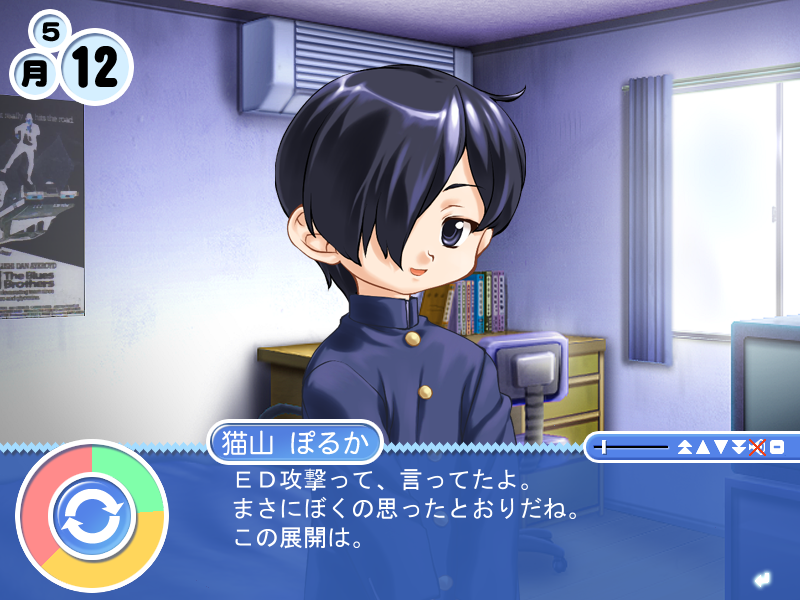
Task: Click the double down arrow icon
Action: (x=738, y=447)
